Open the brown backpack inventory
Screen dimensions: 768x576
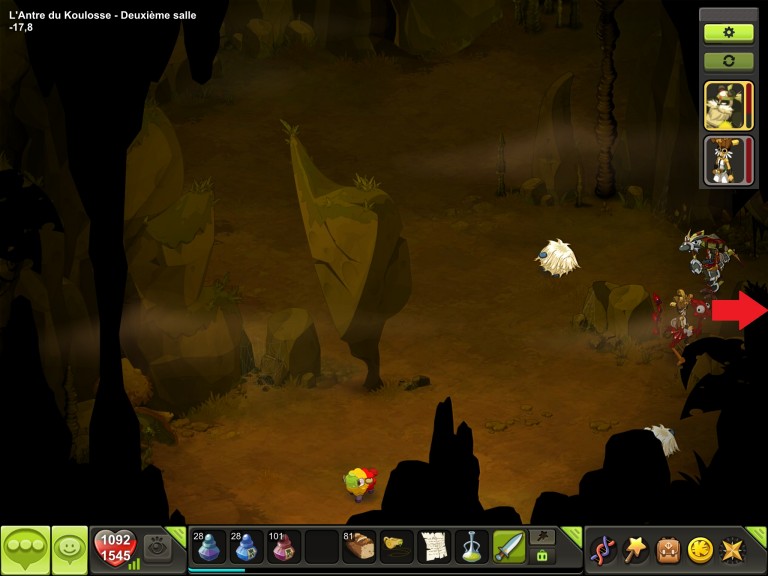pos(667,549)
